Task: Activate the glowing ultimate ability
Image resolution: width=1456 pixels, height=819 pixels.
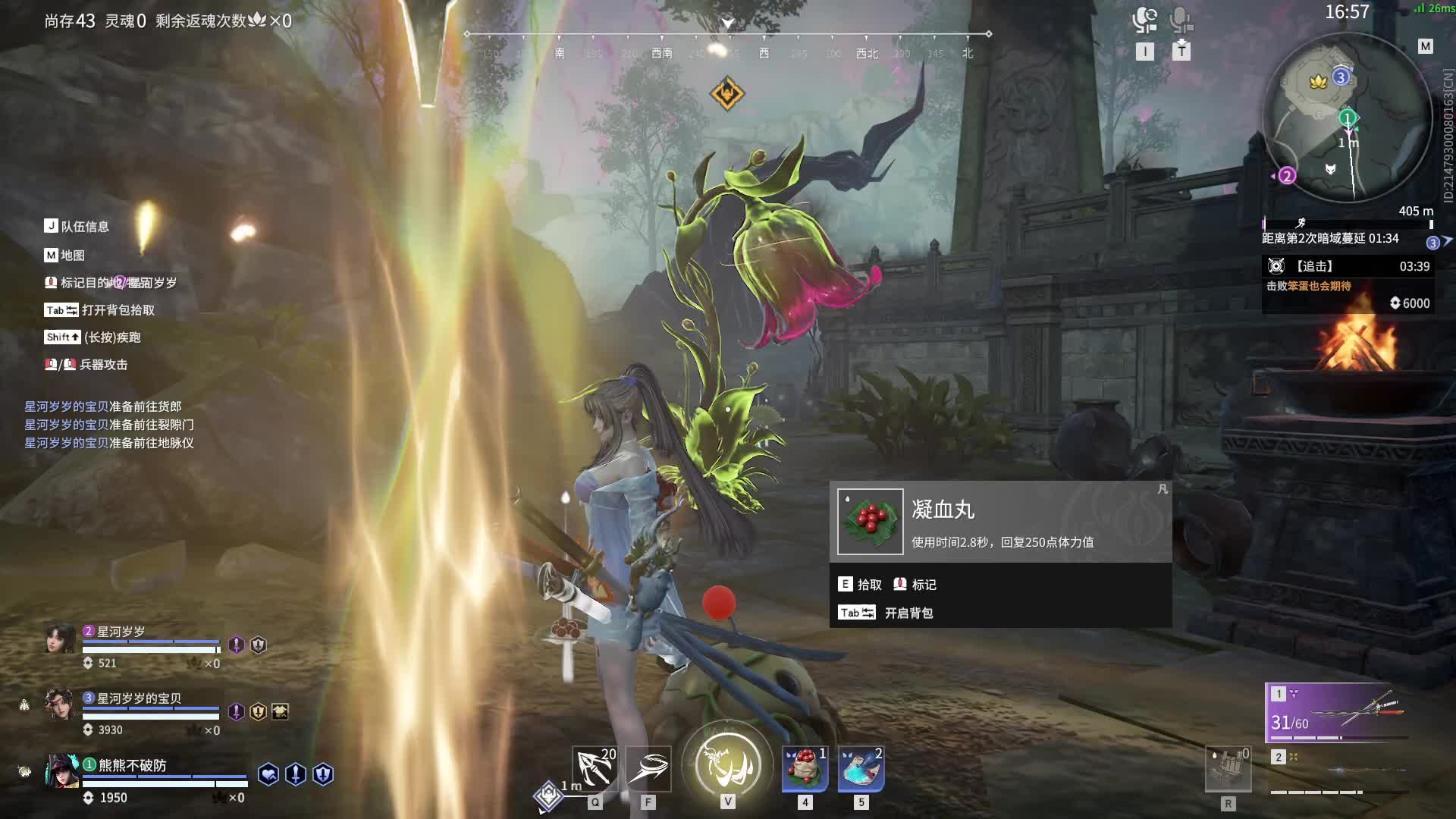Action: 728,764
